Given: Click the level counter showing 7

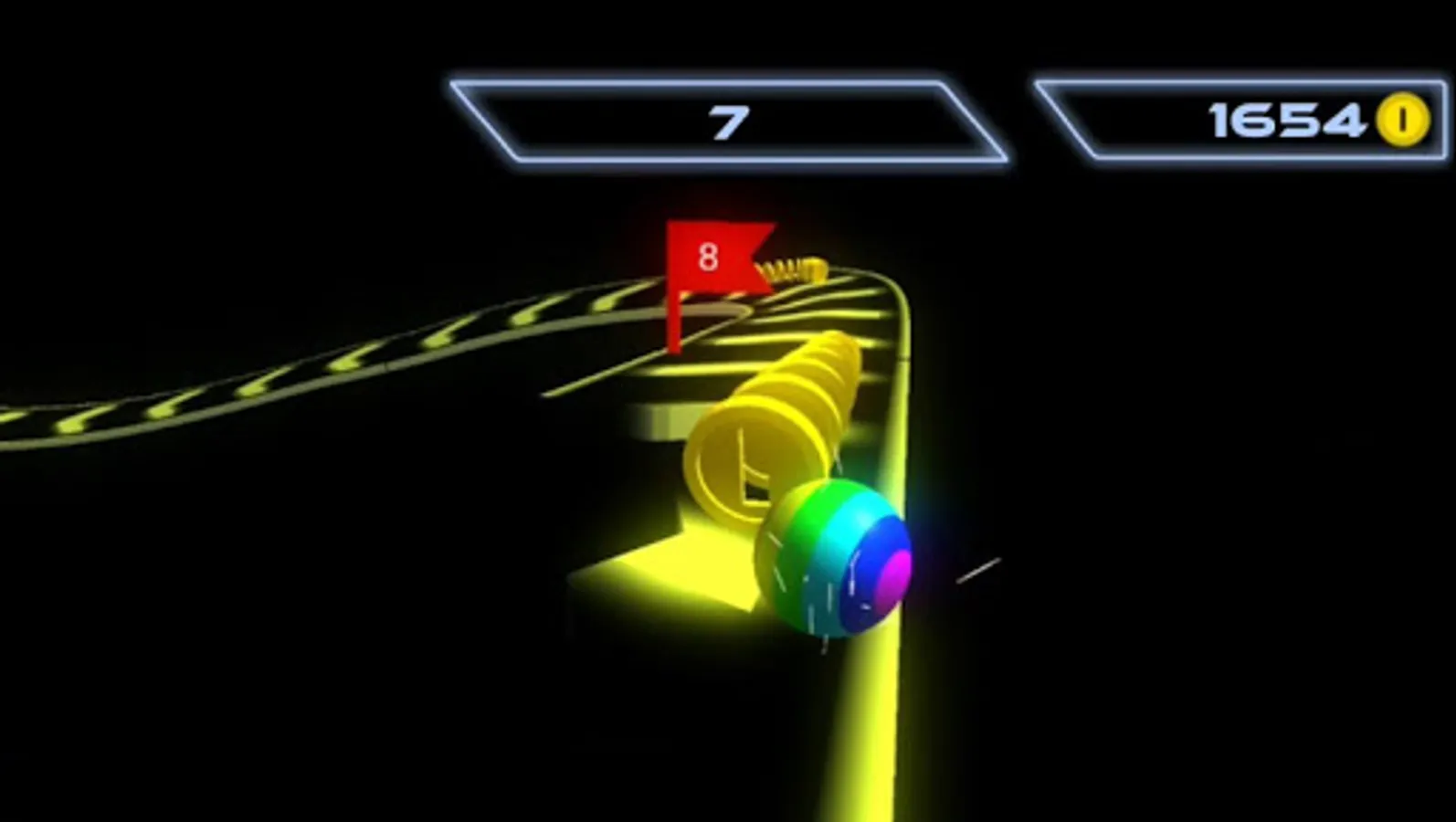Looking at the screenshot, I should click(726, 119).
